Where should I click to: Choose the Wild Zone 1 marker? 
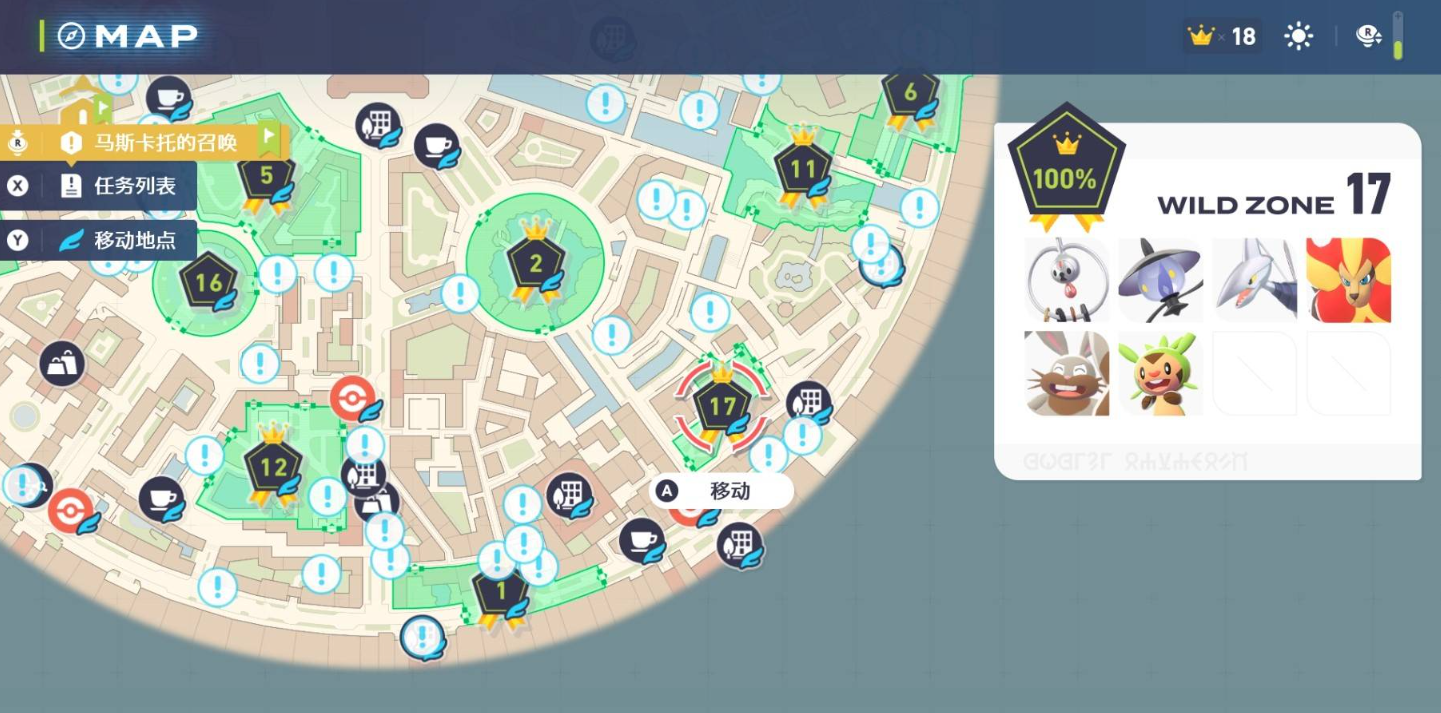click(501, 592)
